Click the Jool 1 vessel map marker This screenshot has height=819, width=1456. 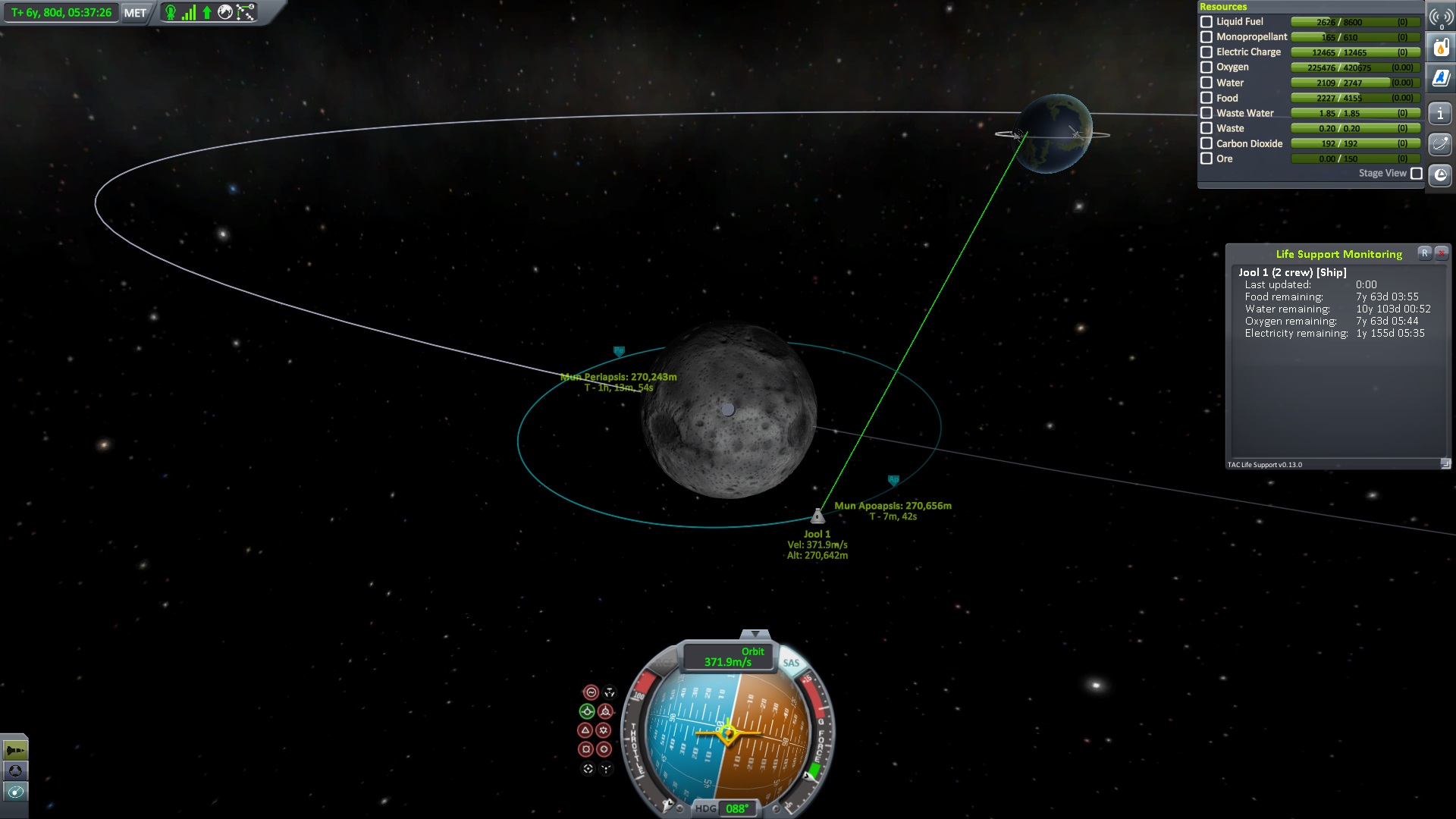(x=817, y=516)
